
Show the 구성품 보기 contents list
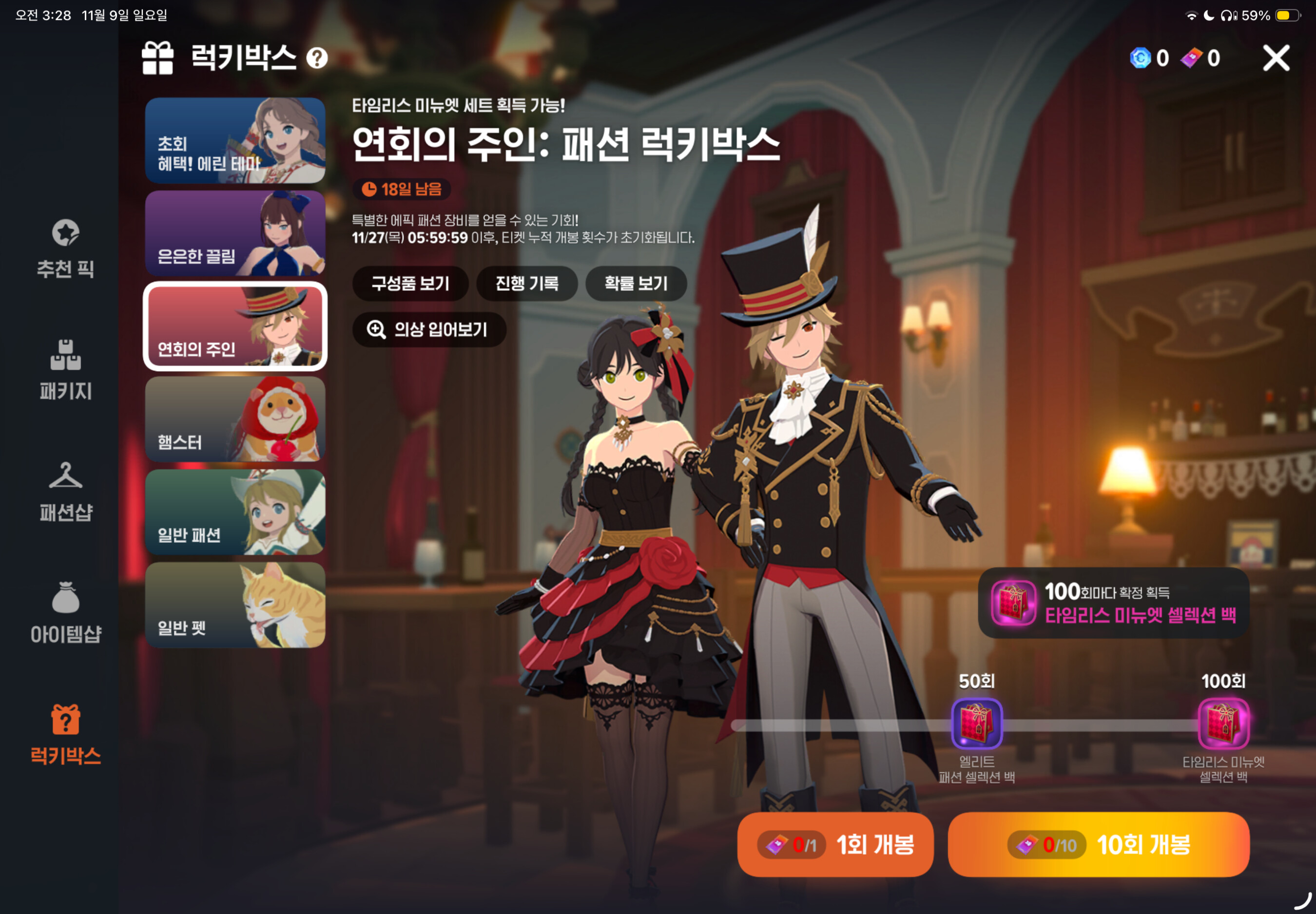pos(410,284)
